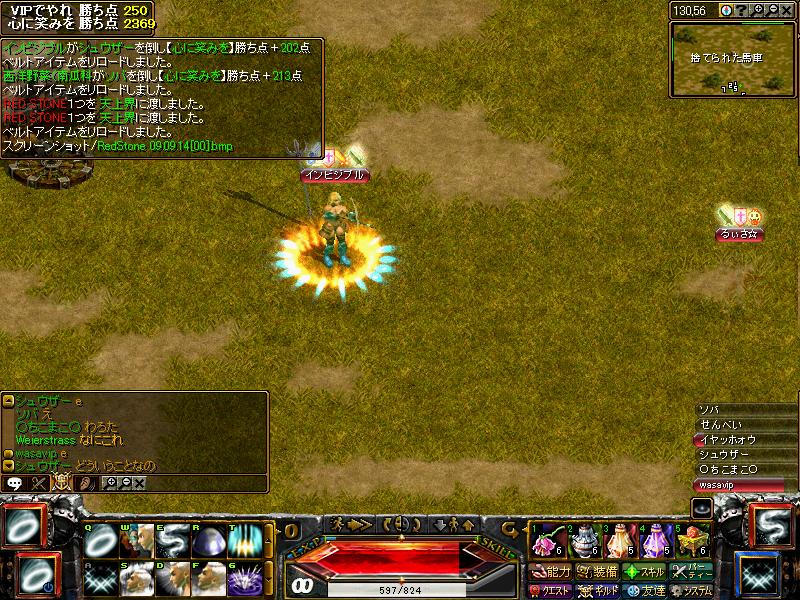Zoom in the minimap with the plus magnifier
Viewport: 800px width, 600px height.
click(x=757, y=10)
